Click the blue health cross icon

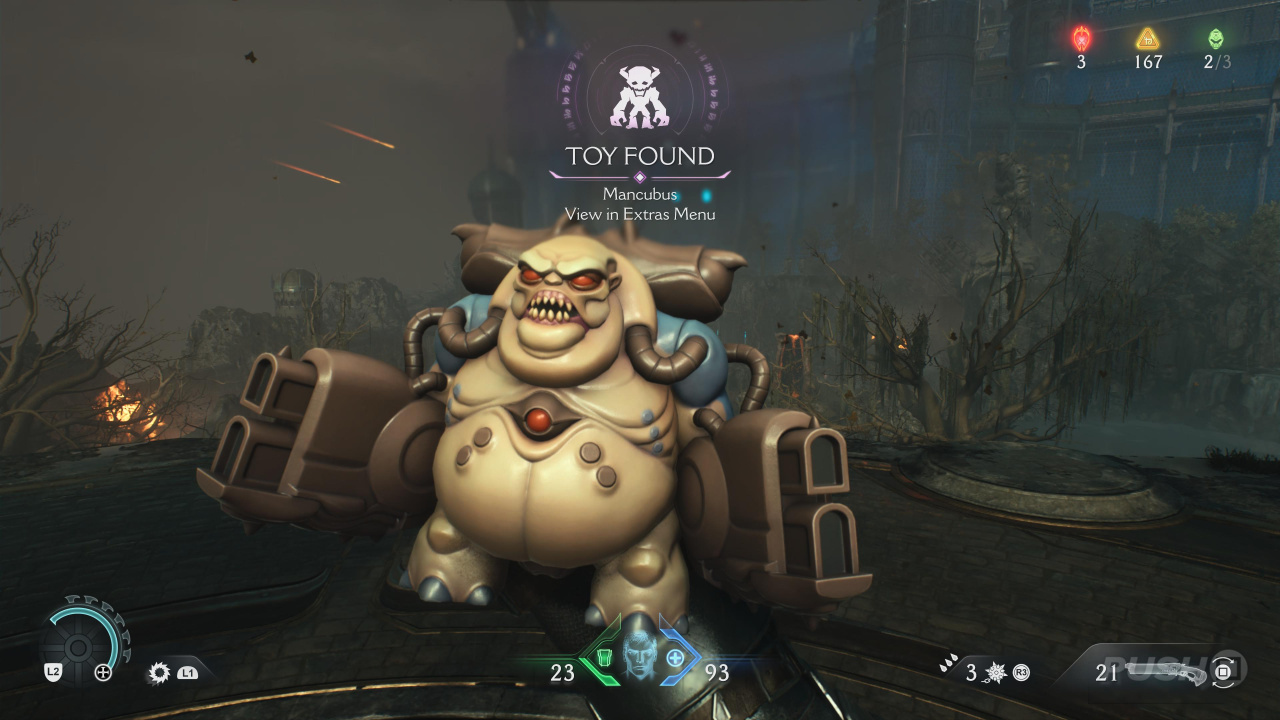click(x=676, y=658)
